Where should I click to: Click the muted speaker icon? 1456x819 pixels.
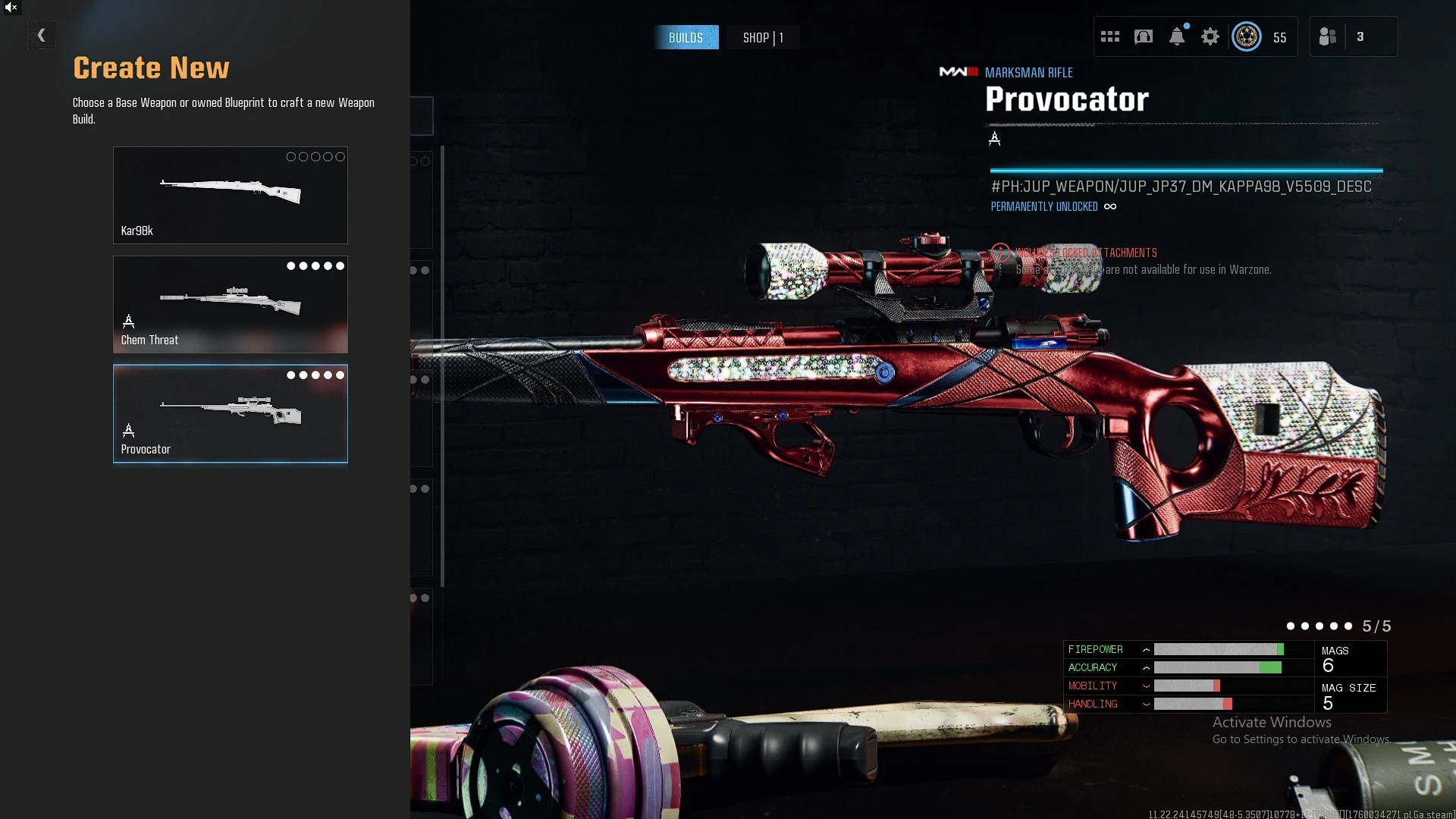coord(11,8)
